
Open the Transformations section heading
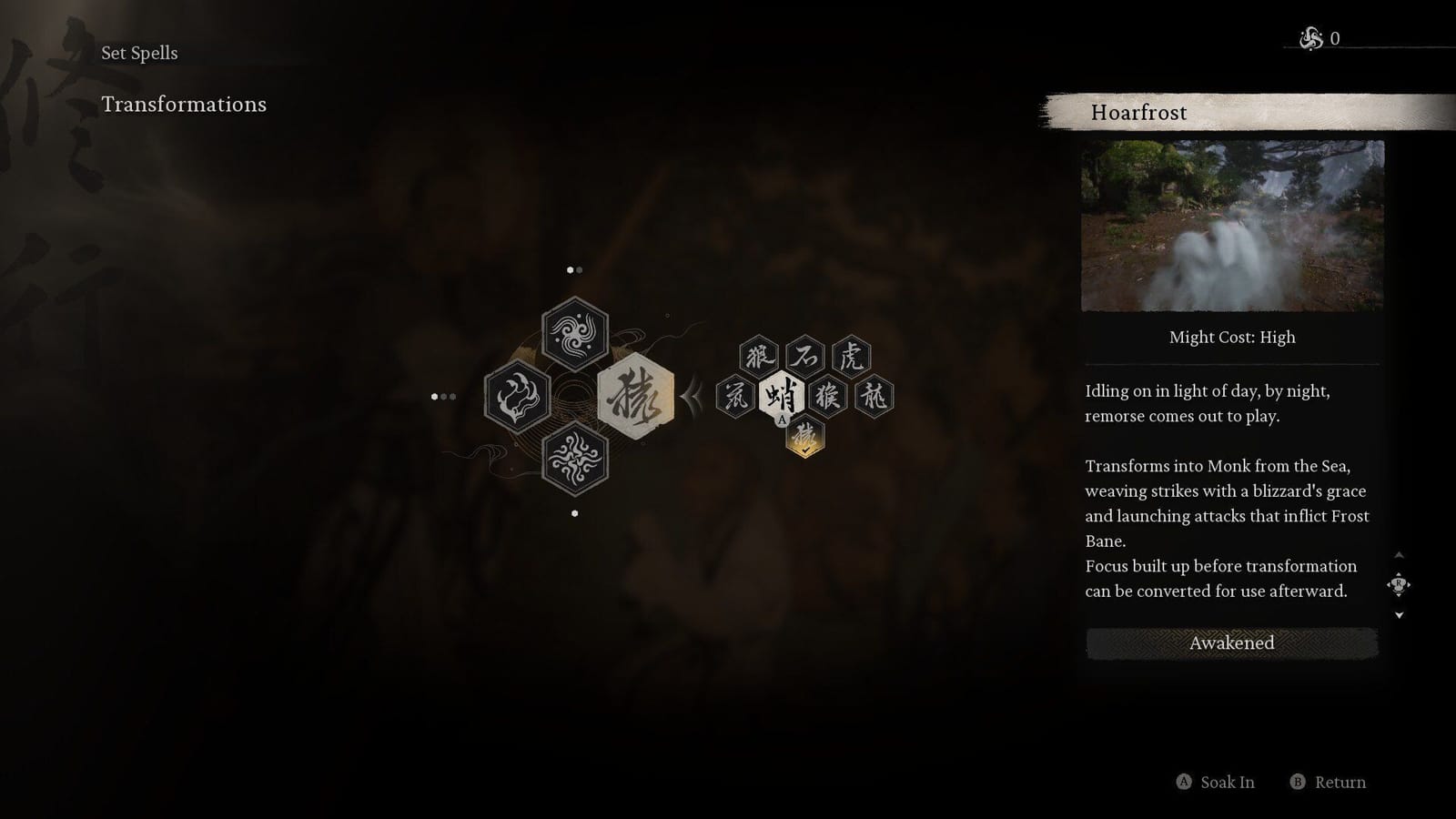tap(186, 105)
